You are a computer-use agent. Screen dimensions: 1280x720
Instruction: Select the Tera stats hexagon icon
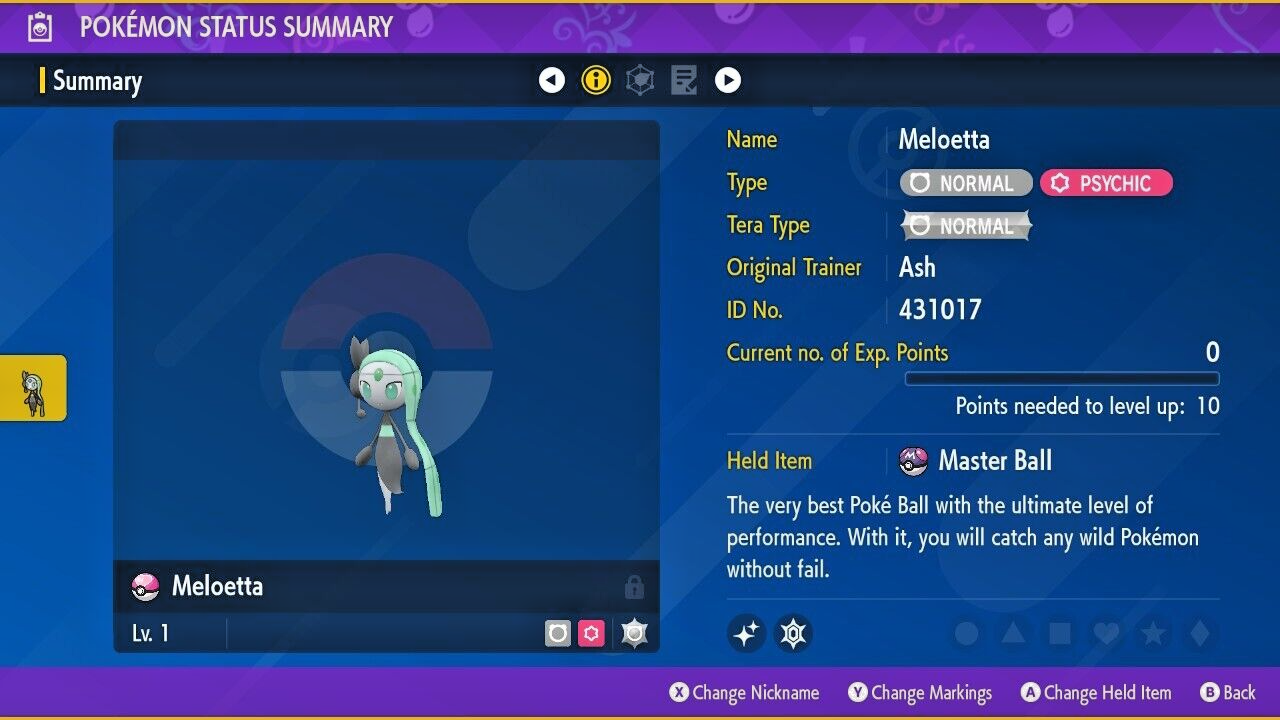point(639,79)
